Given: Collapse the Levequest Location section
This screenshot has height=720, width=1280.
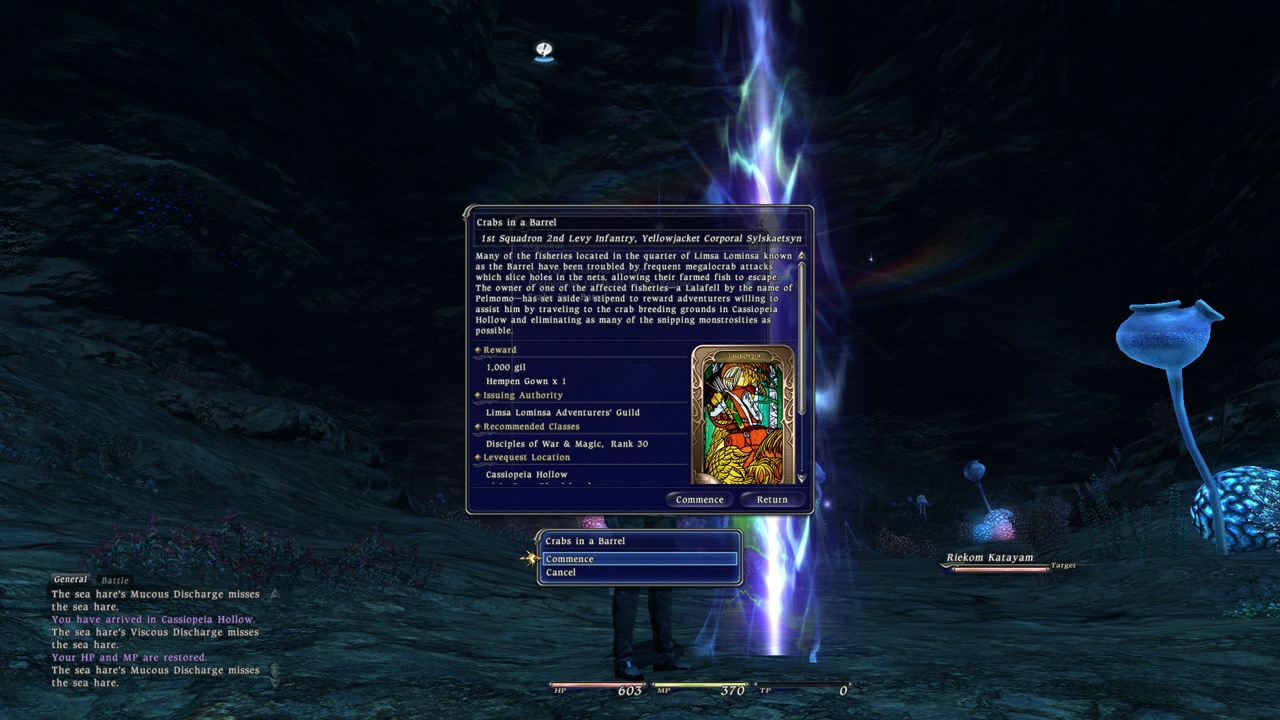Looking at the screenshot, I should click(x=478, y=457).
